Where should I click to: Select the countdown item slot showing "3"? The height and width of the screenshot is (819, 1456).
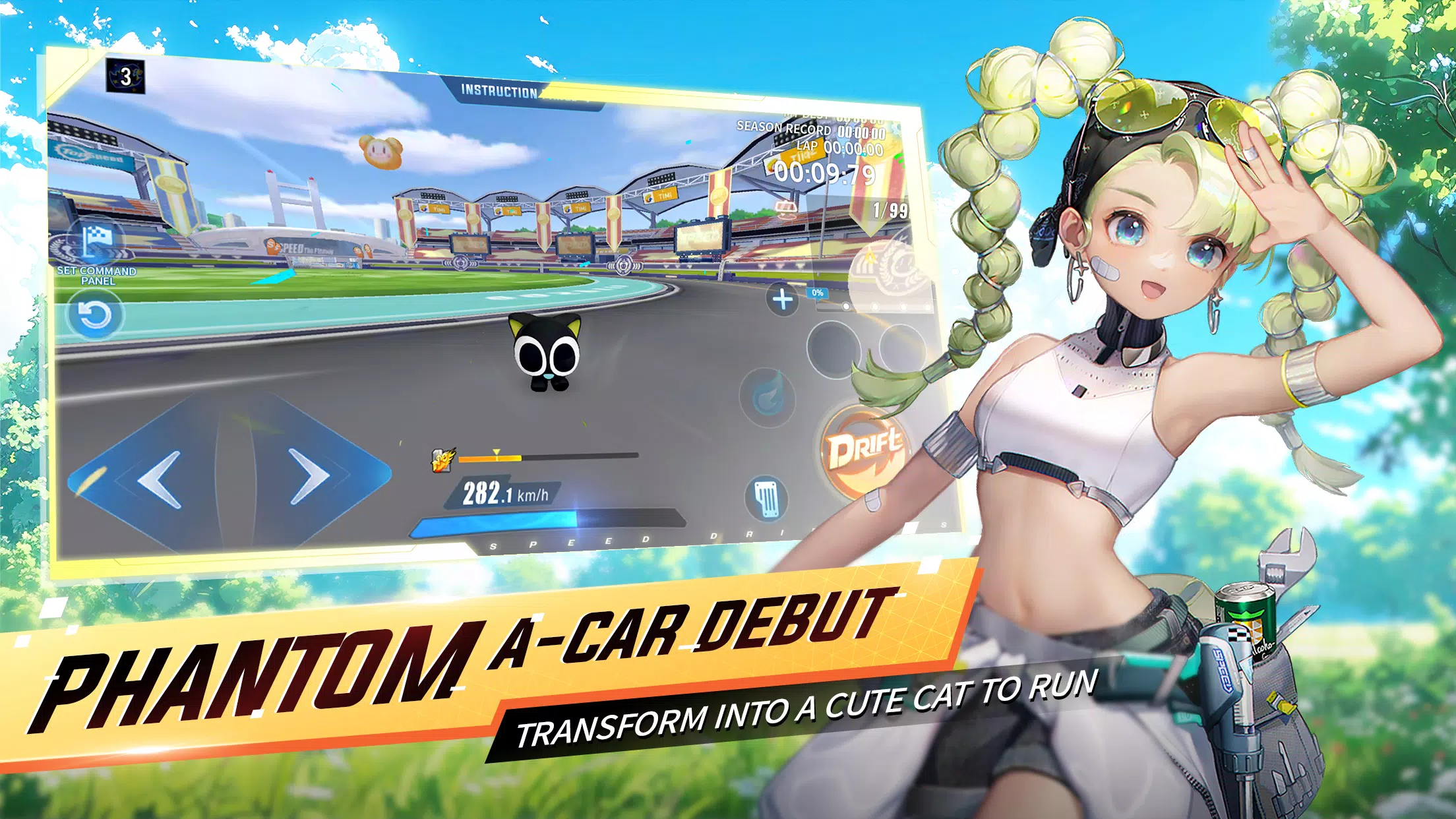(x=125, y=76)
